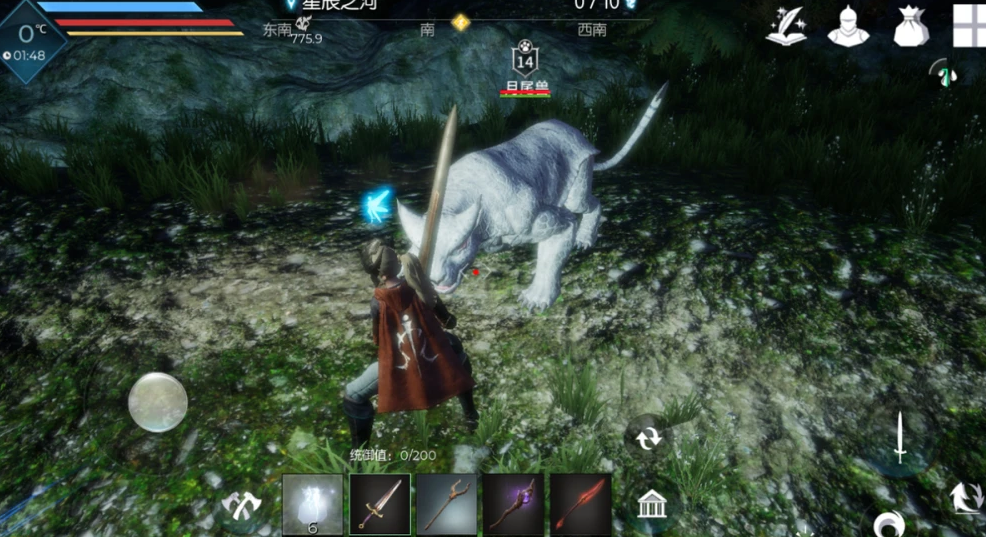Choose the purple orb staff slot

coord(514,504)
